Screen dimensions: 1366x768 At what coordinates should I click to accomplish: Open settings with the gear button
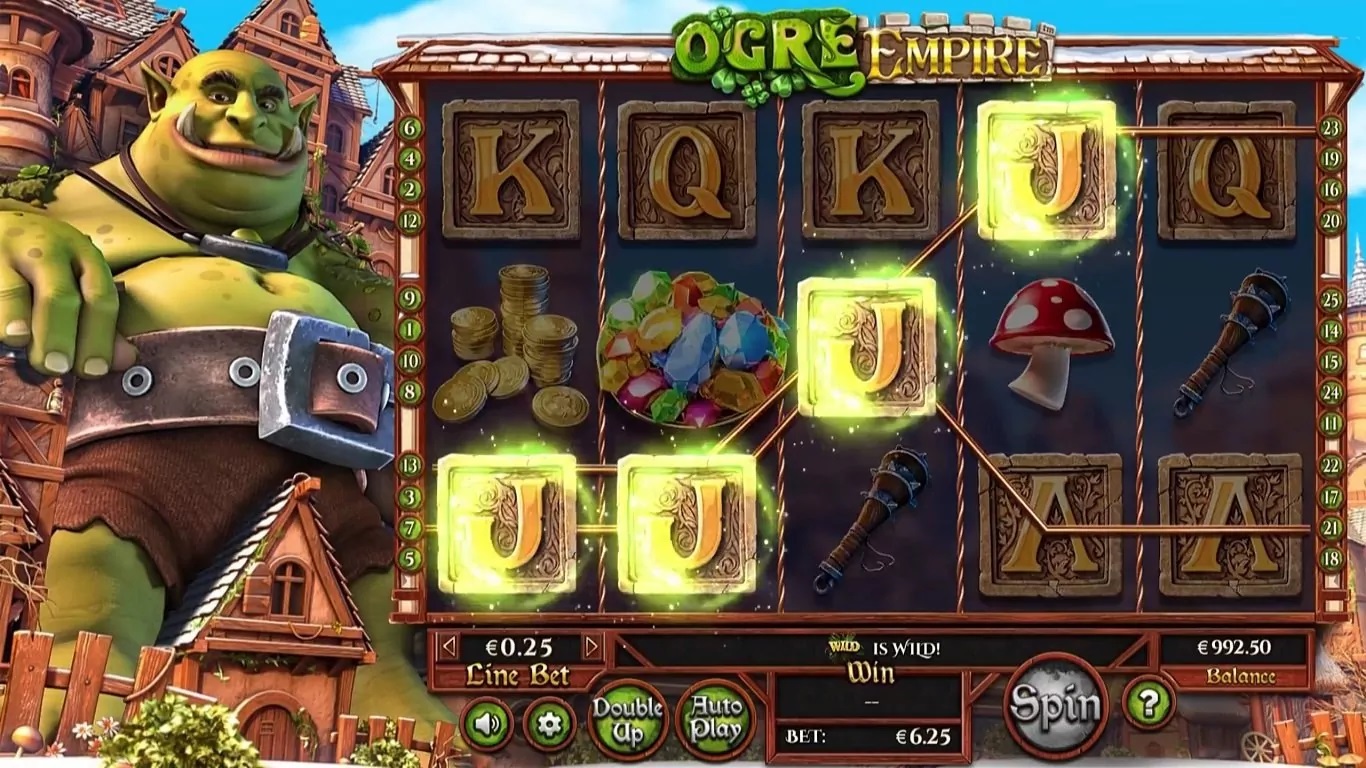pyautogui.click(x=549, y=724)
